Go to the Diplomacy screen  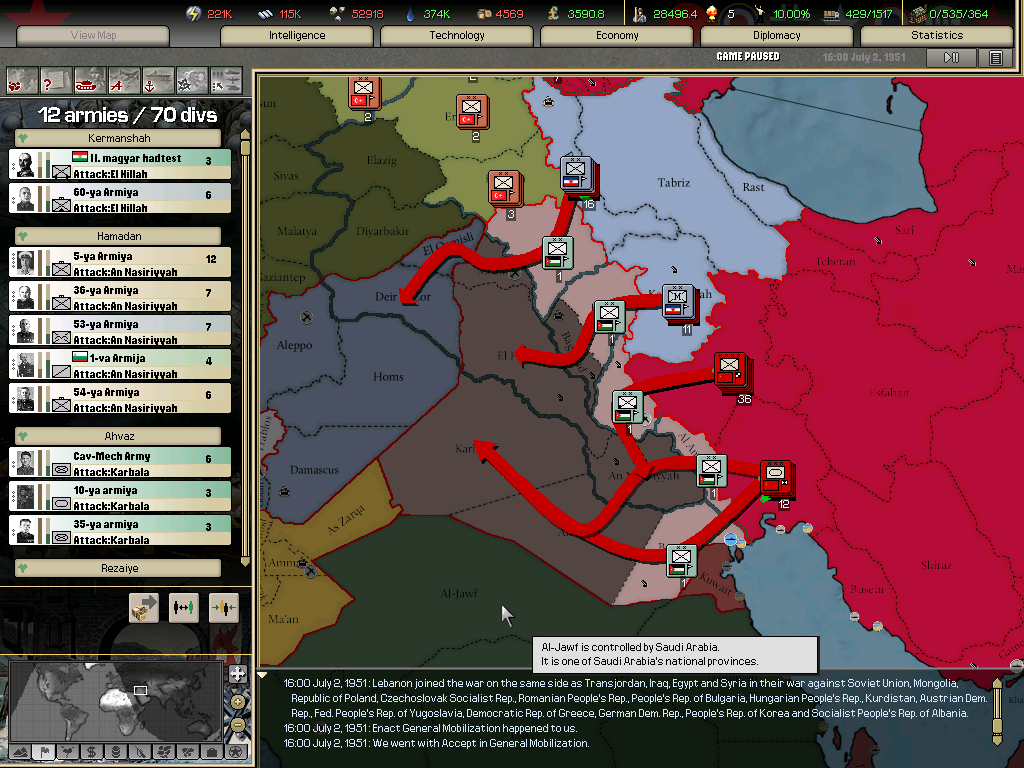(x=777, y=35)
